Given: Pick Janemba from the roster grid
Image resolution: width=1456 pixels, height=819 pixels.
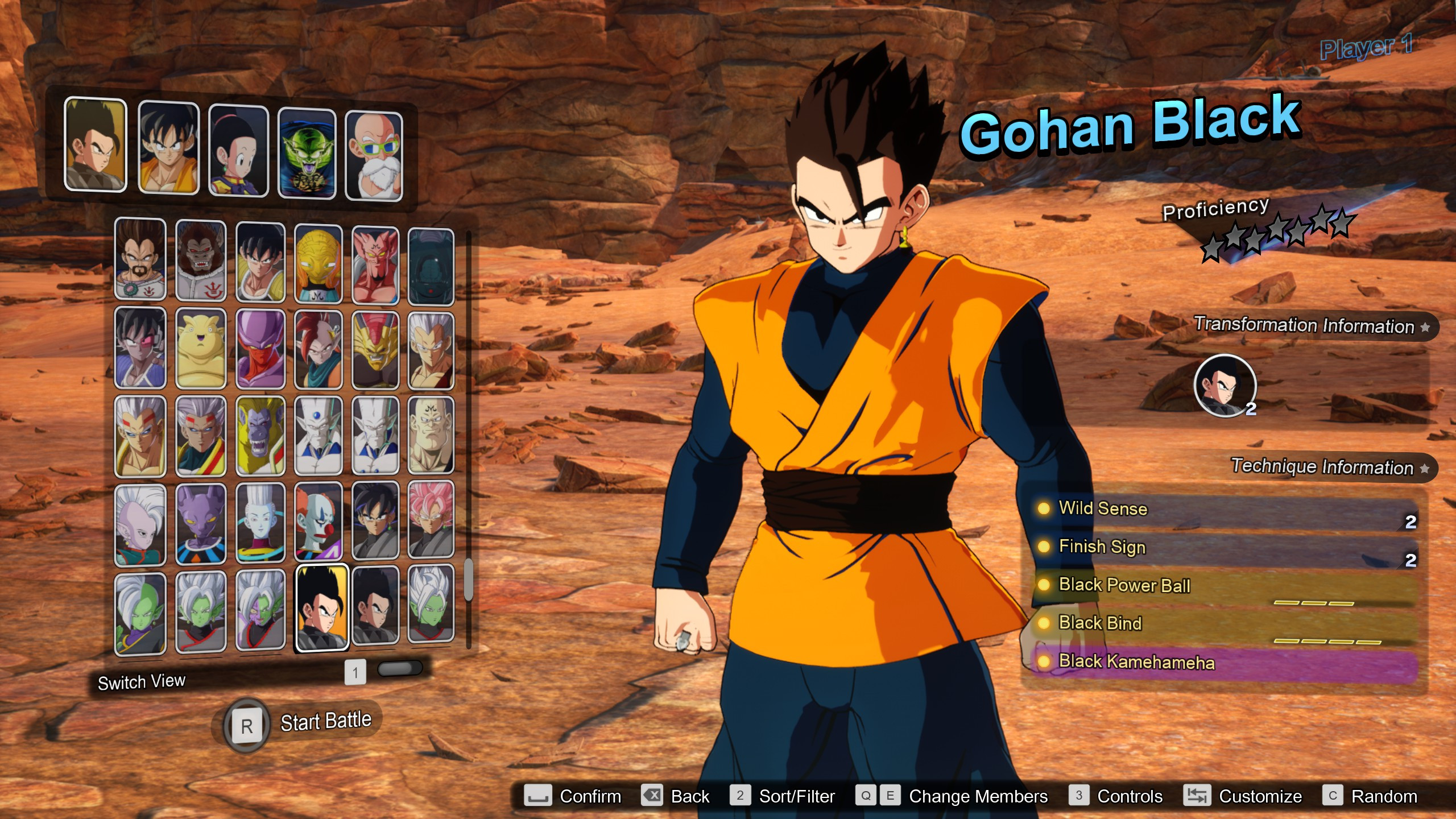Looking at the screenshot, I should click(x=260, y=347).
